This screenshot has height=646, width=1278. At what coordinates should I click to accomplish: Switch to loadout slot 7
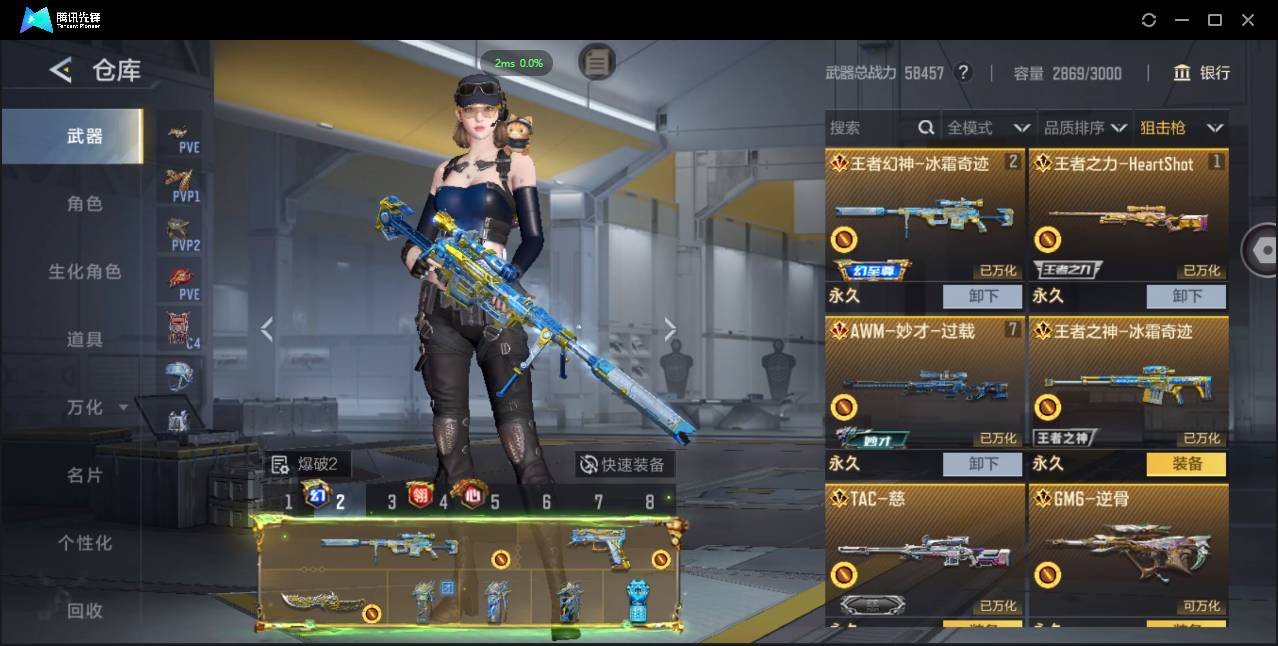598,502
